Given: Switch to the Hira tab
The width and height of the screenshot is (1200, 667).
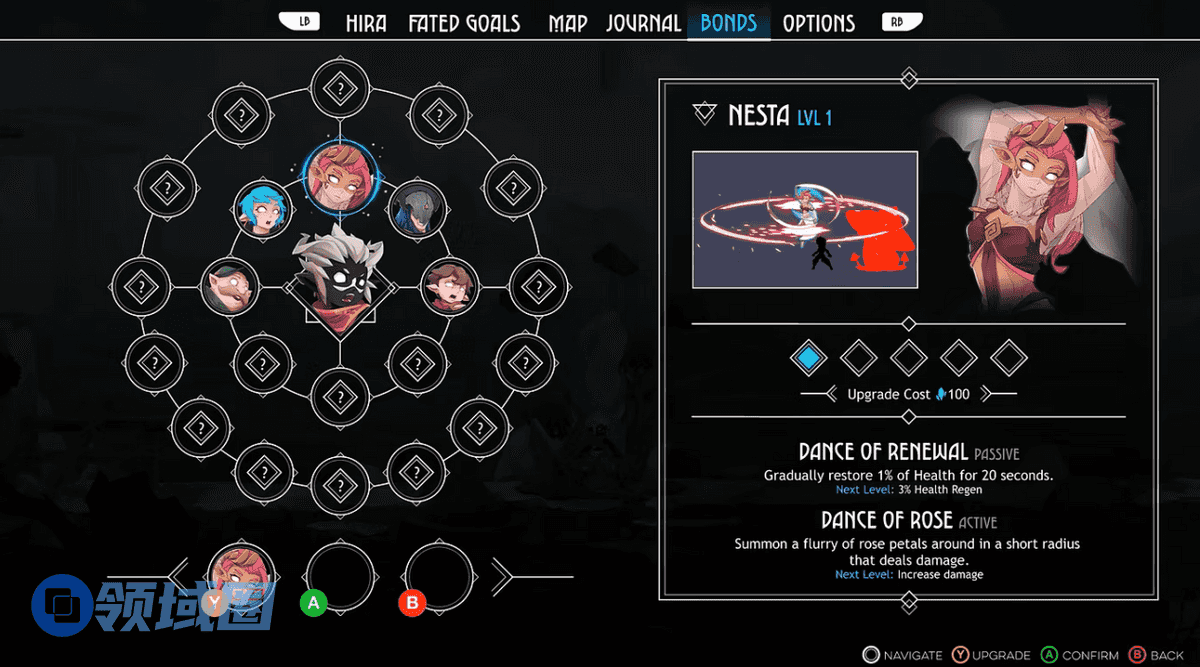Looking at the screenshot, I should point(366,23).
